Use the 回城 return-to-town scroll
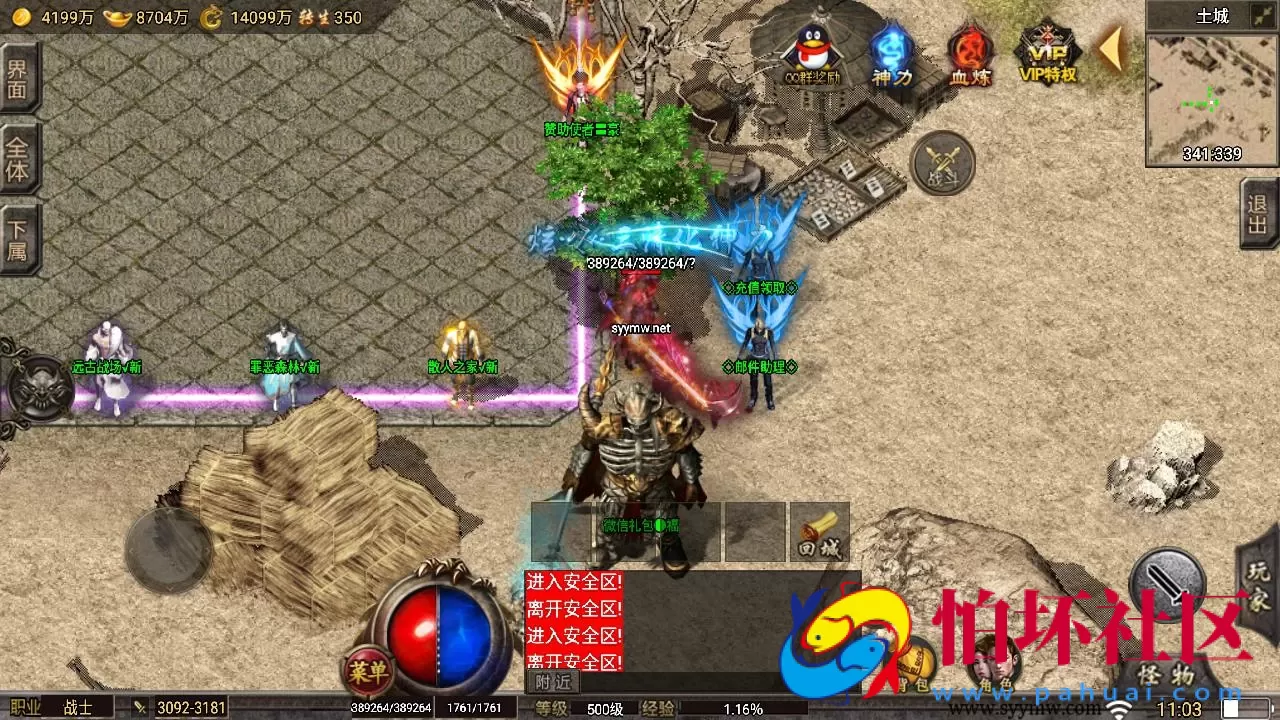 818,530
